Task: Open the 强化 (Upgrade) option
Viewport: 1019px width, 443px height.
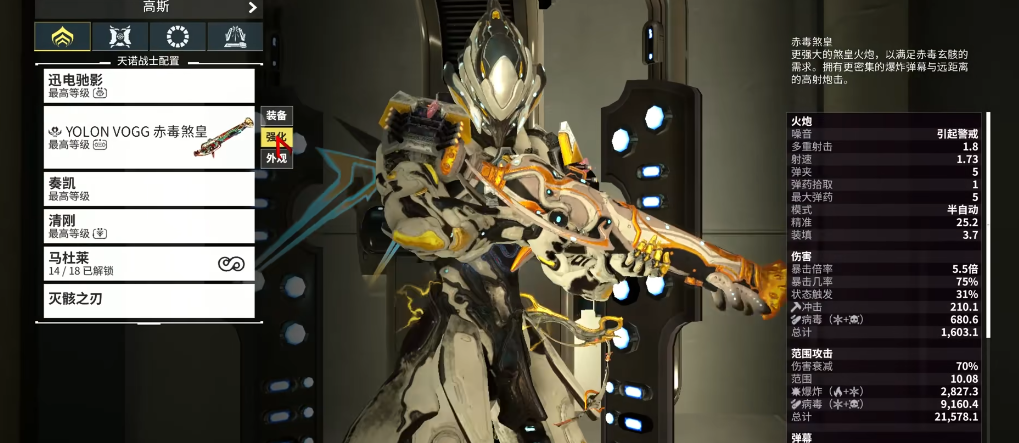Action: click(x=276, y=137)
